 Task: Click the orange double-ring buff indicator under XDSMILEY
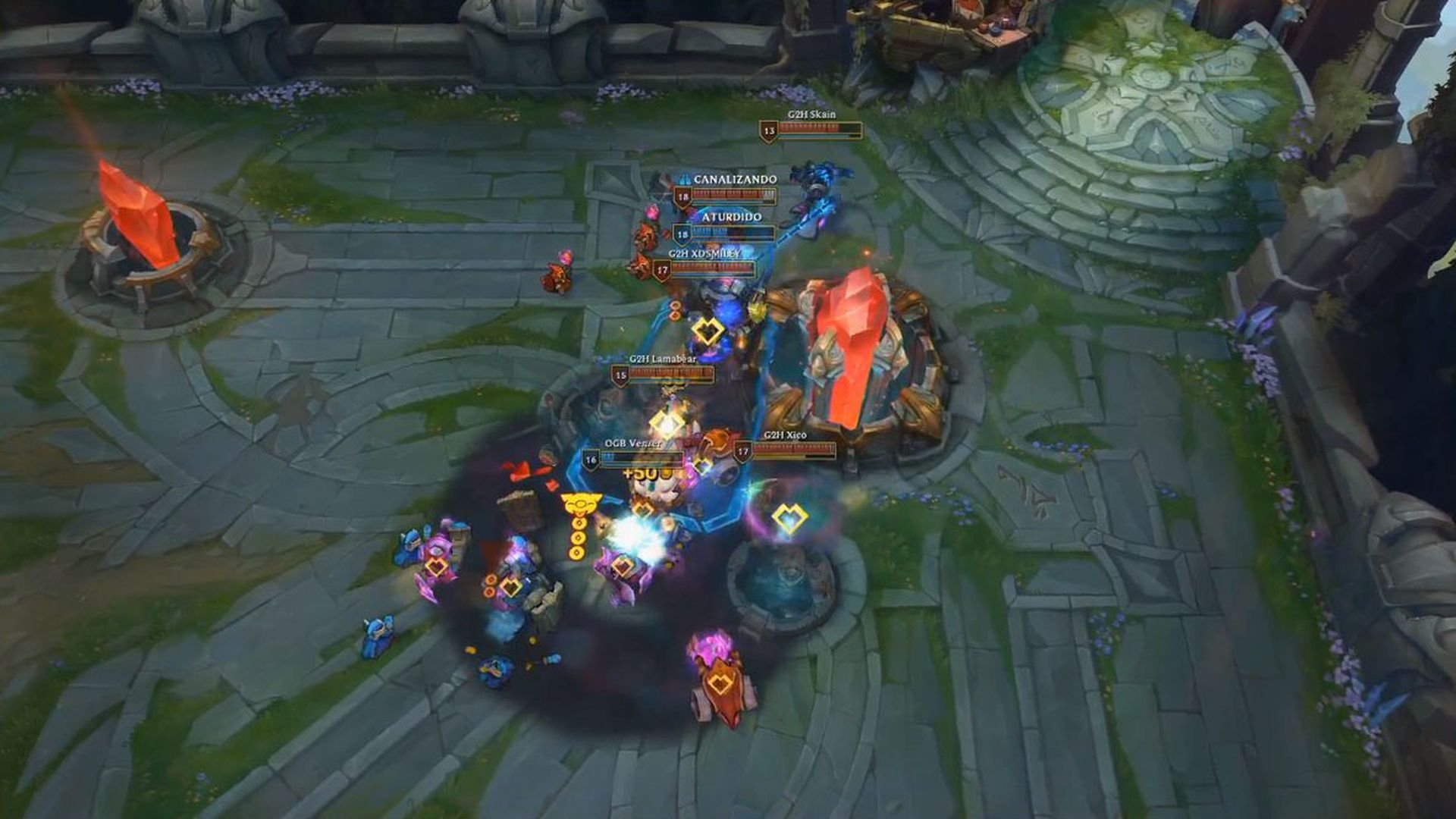[673, 309]
